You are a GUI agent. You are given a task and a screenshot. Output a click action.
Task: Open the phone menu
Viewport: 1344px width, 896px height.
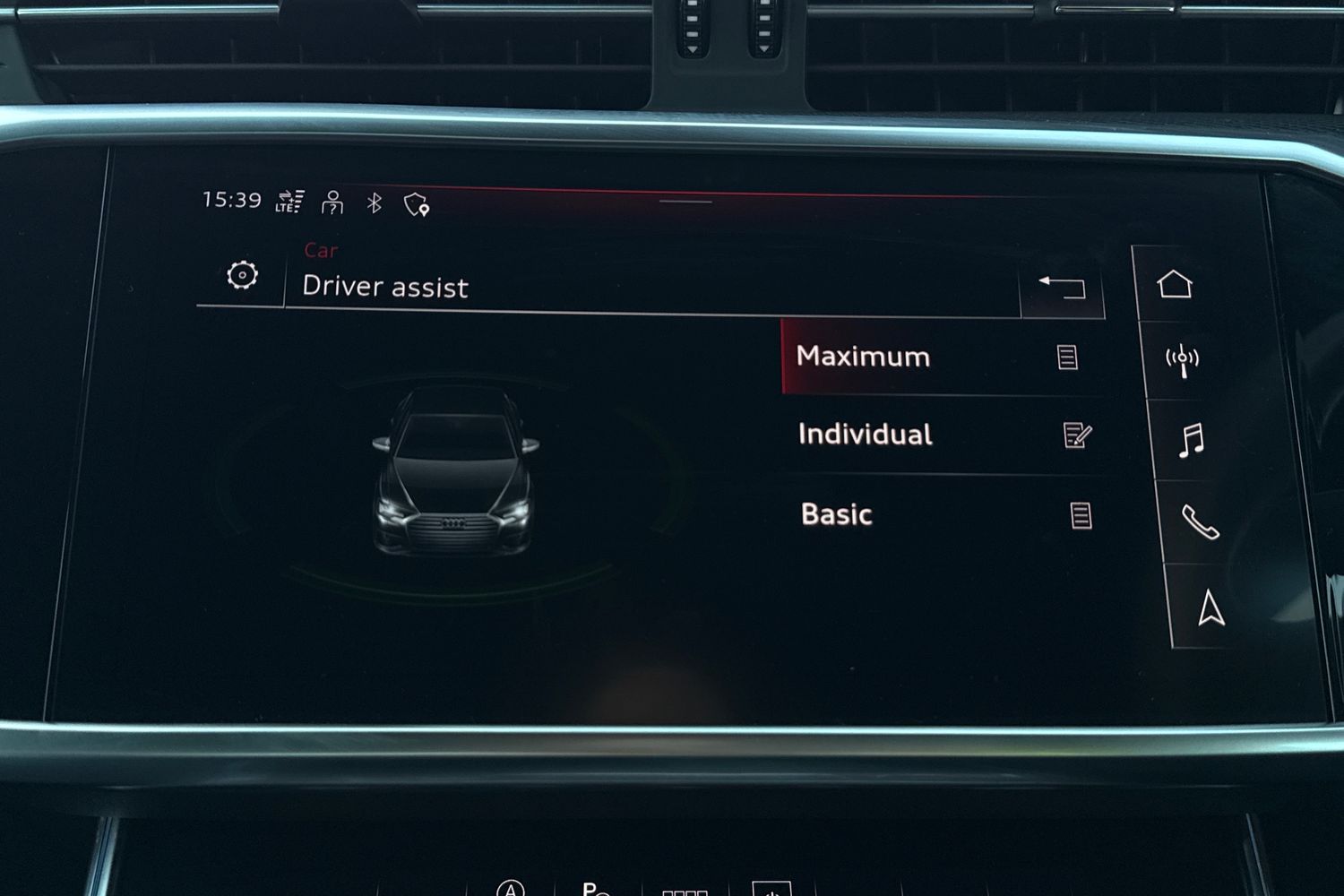(1200, 521)
